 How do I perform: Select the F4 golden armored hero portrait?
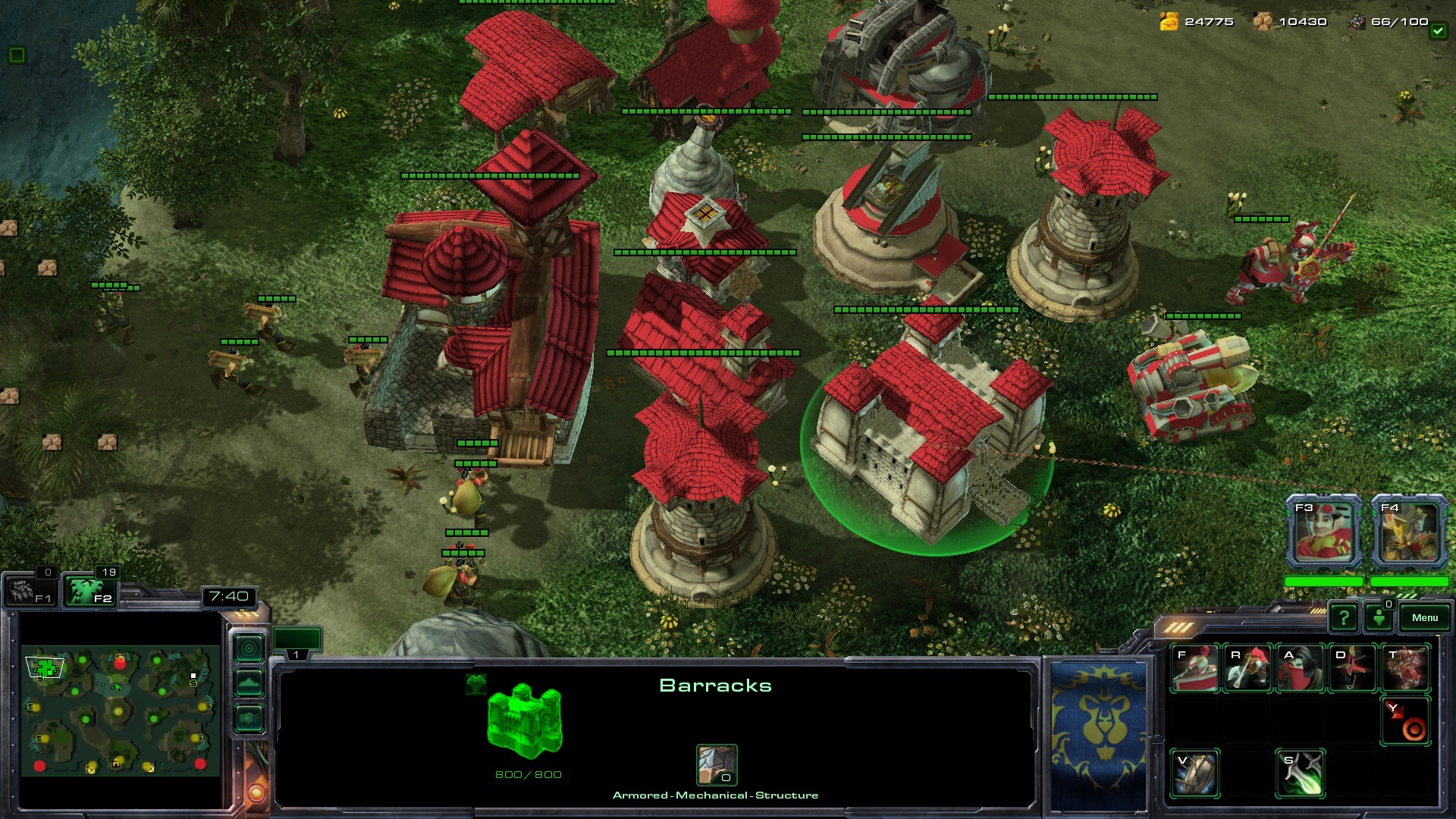[1409, 531]
